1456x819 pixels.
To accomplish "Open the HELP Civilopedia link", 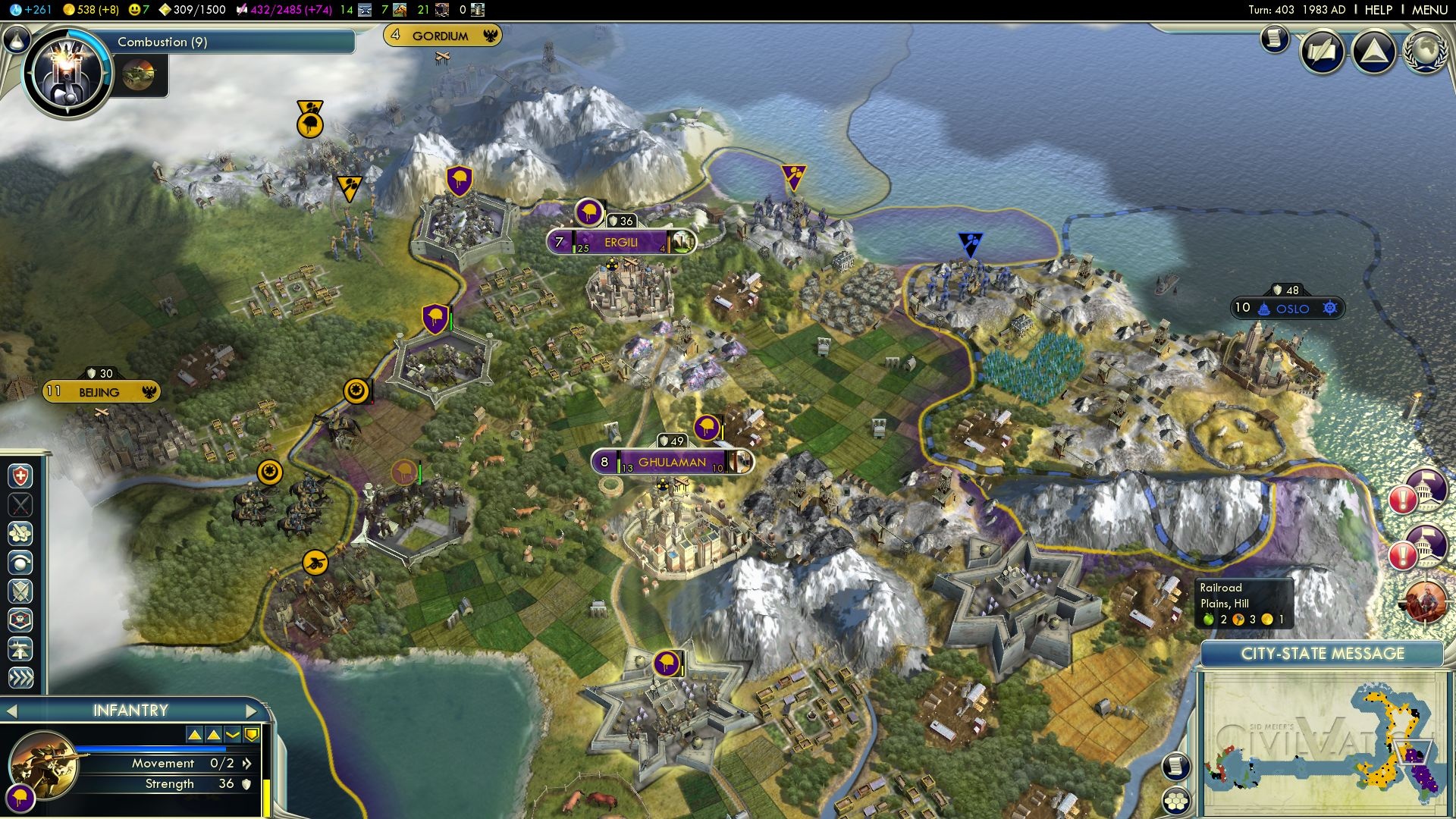I will (1378, 10).
